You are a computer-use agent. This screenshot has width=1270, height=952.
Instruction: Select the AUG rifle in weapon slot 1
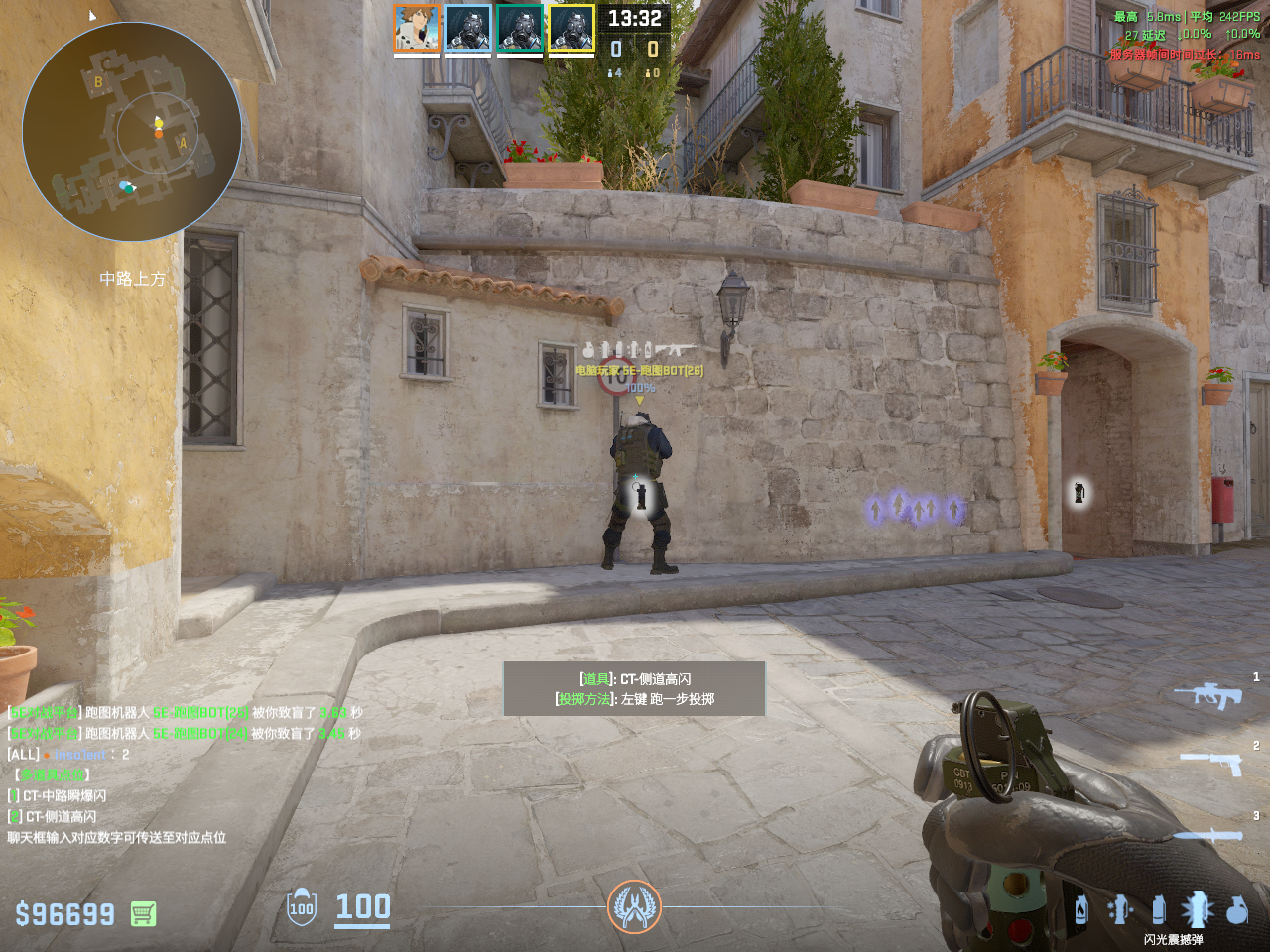(1207, 694)
